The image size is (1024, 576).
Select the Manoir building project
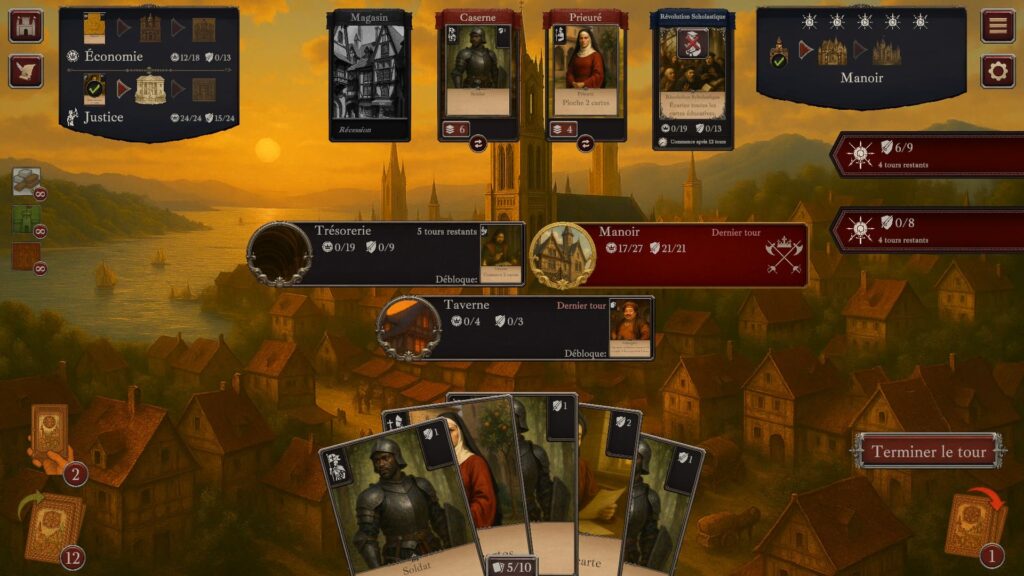coord(668,254)
